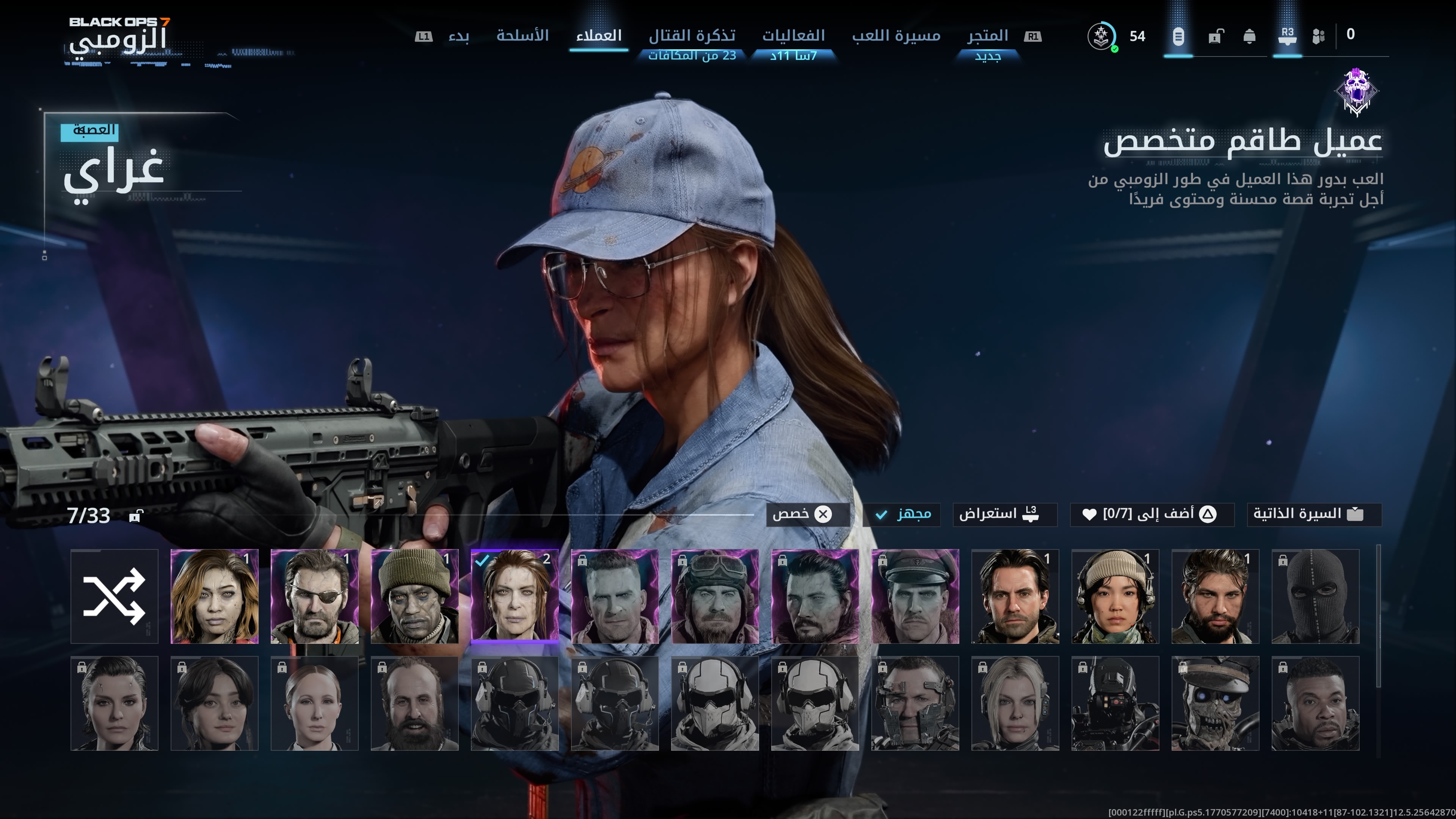Screen dimensions: 1456x819
Task: Select the shuffle random operator tile
Action: pos(114,596)
